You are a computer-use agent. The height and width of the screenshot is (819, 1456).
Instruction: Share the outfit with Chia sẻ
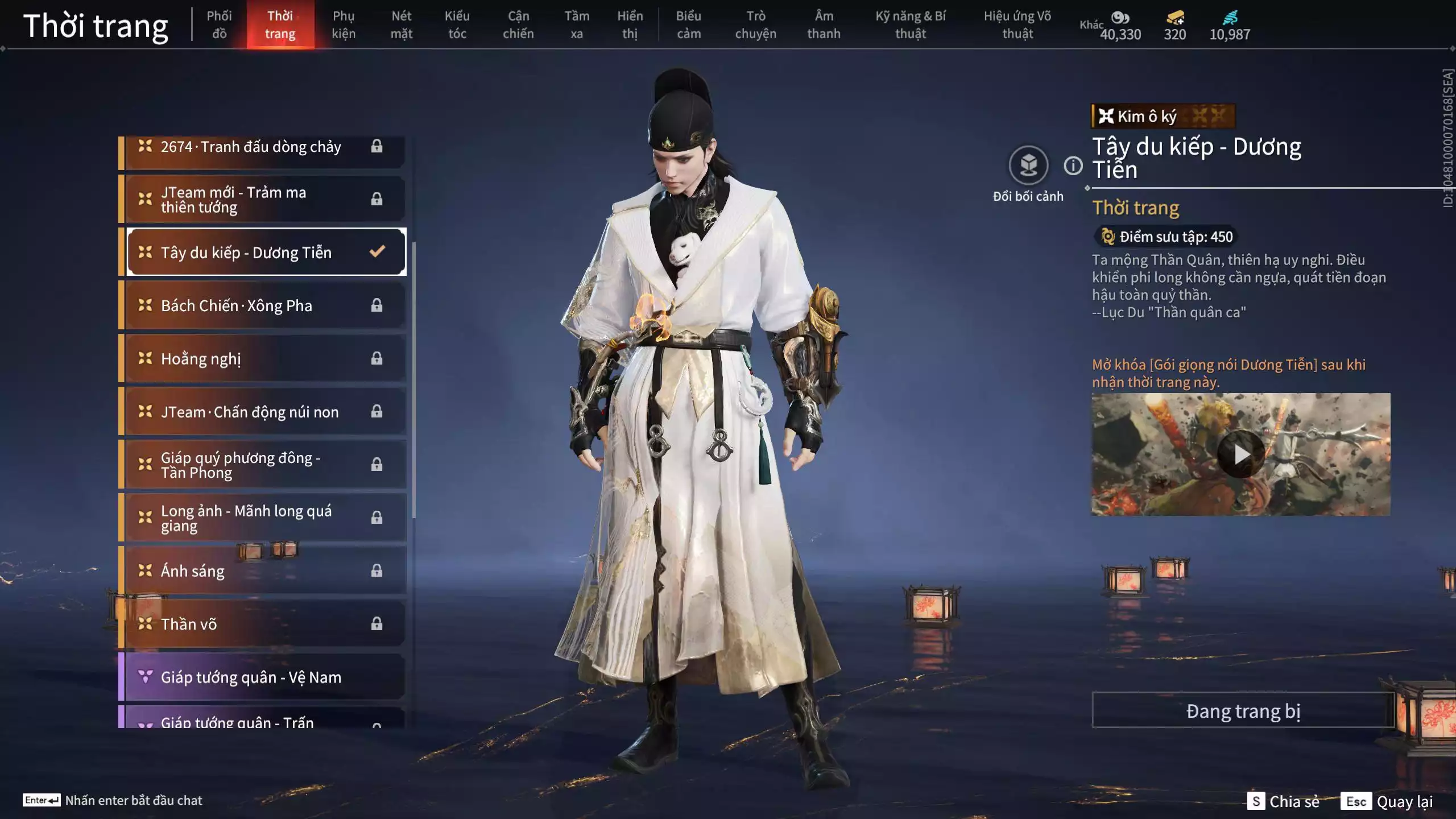1284,801
